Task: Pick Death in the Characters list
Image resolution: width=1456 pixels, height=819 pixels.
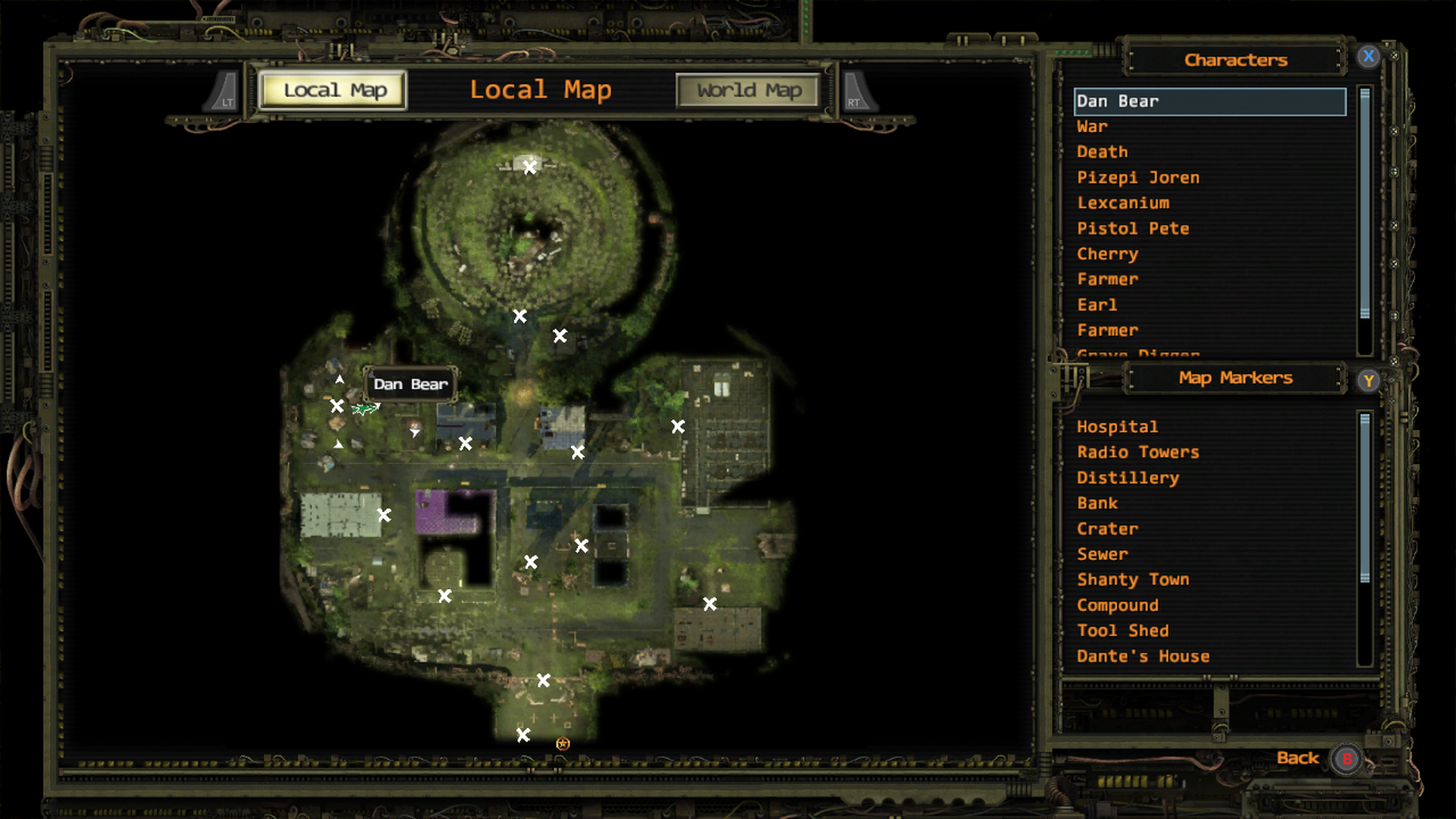Action: click(x=1102, y=152)
